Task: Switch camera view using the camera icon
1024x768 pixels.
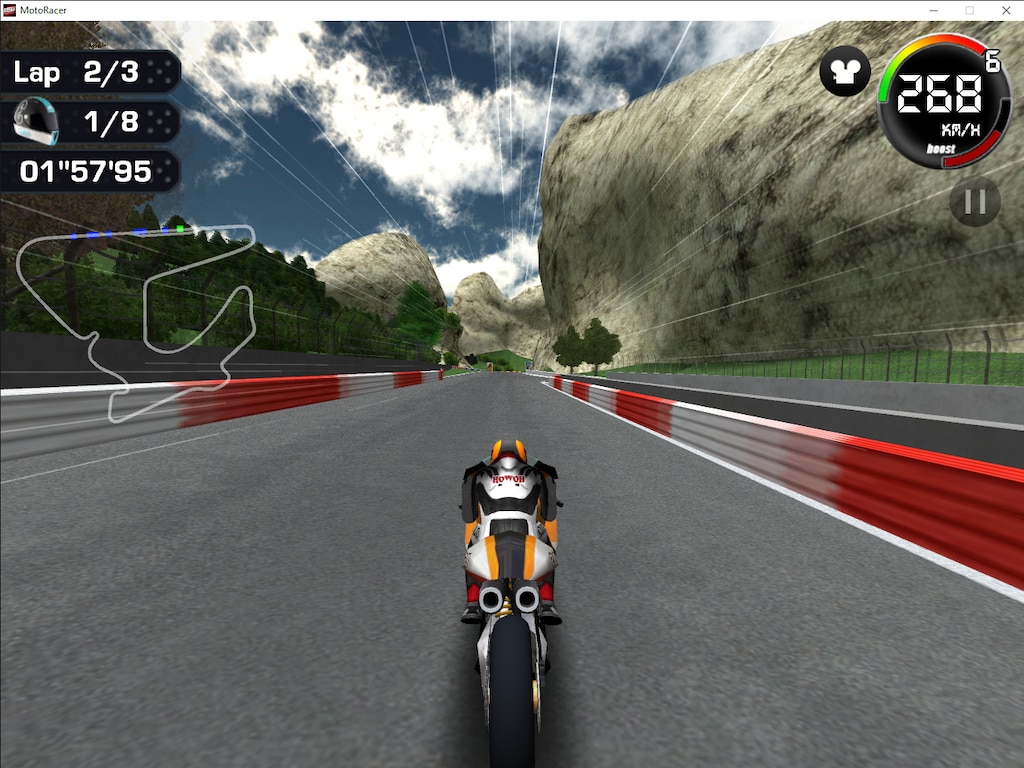Action: click(x=845, y=72)
